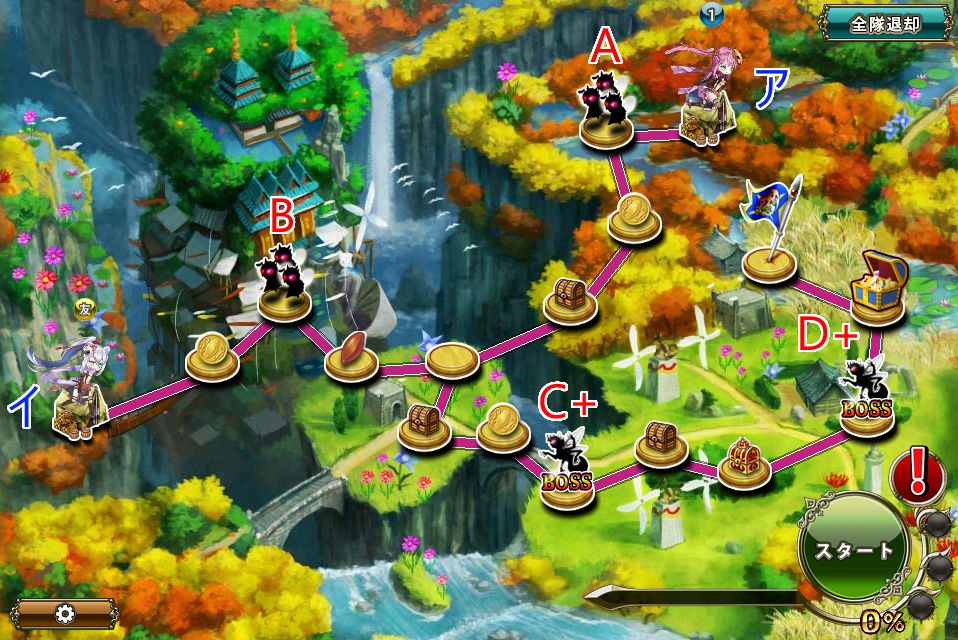Select the red crown treasure node
958x640 pixels.
[742, 461]
